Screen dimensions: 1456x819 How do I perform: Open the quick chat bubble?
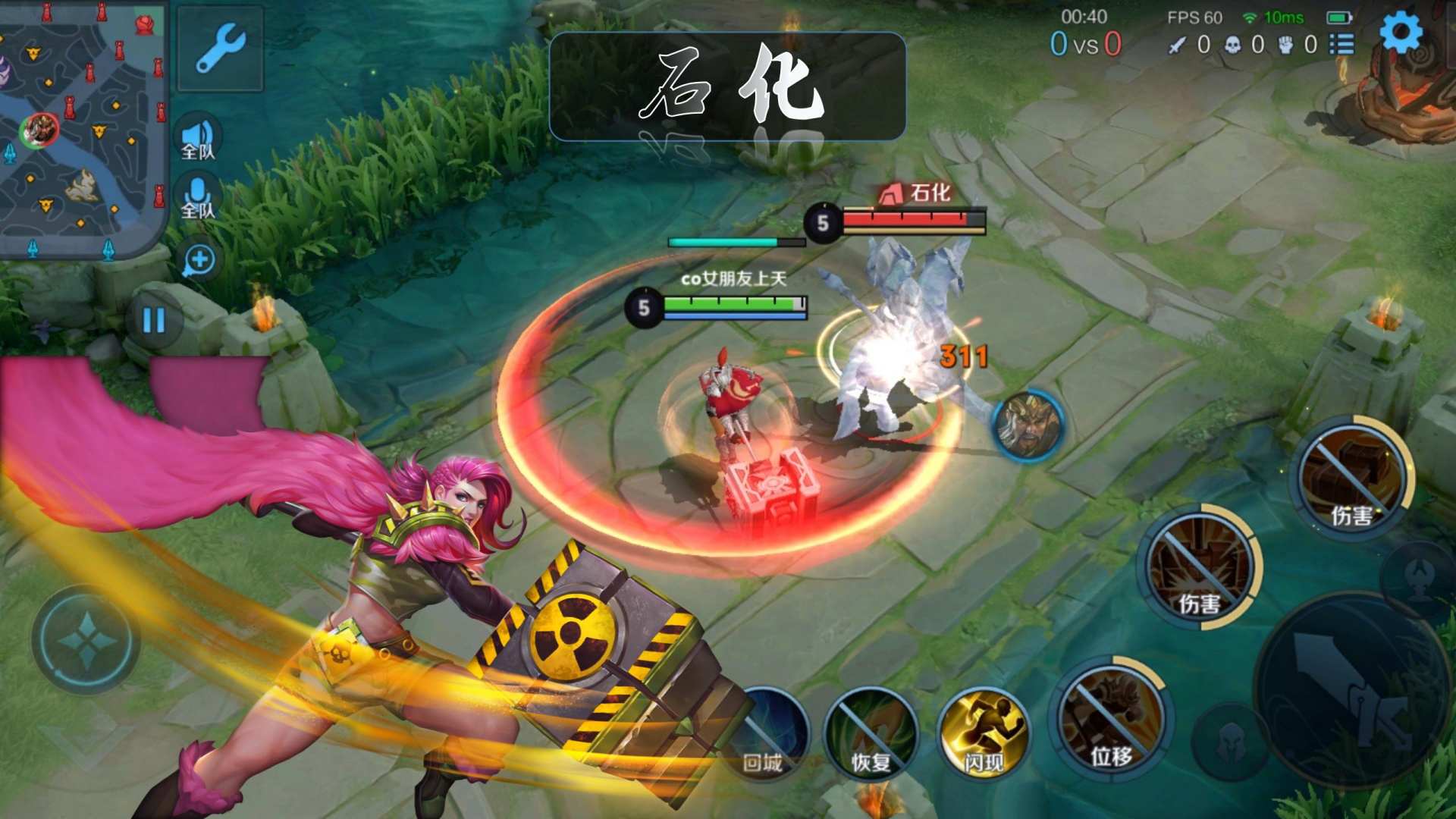click(199, 260)
